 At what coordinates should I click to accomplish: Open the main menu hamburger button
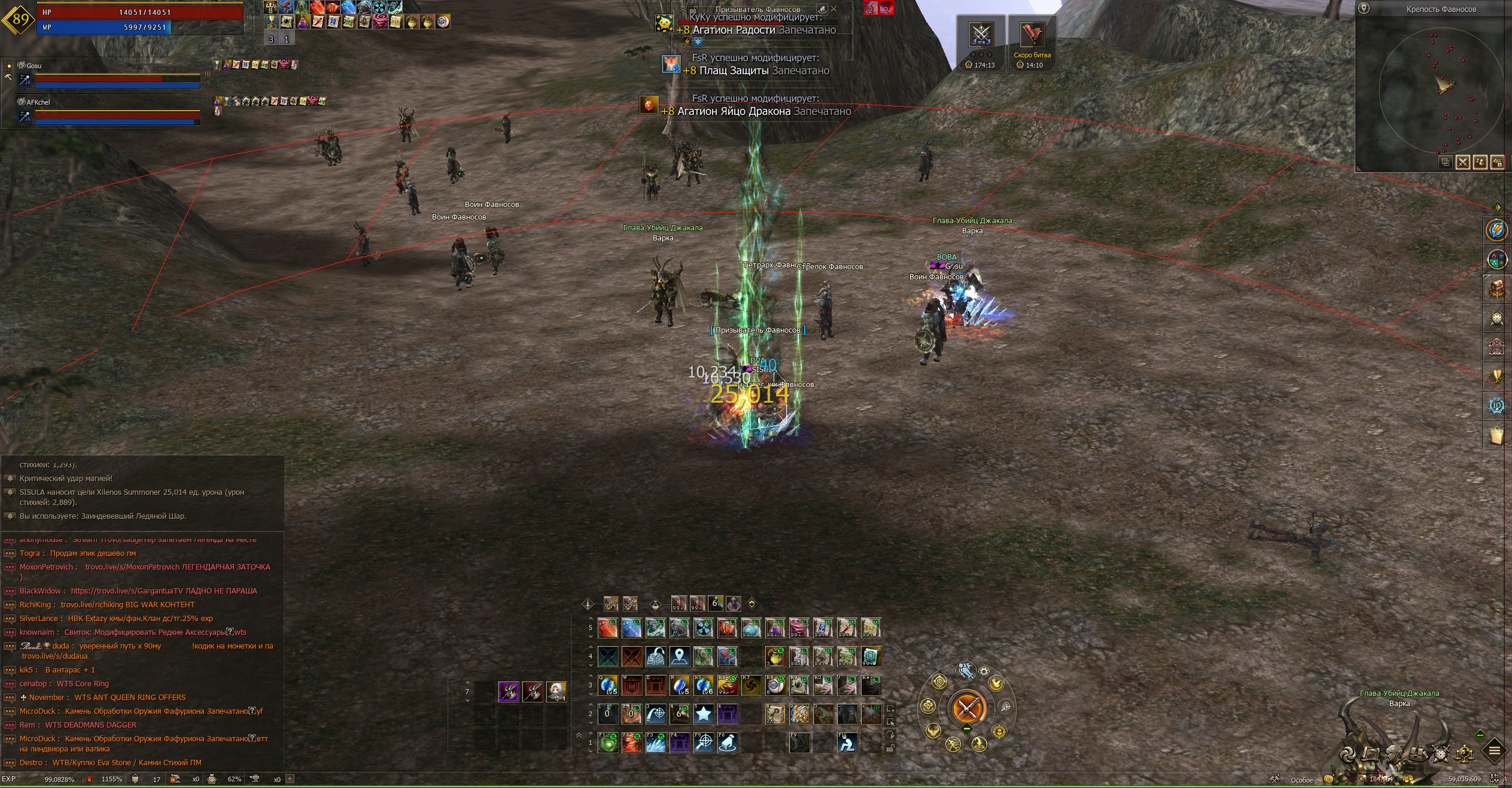(1494, 750)
